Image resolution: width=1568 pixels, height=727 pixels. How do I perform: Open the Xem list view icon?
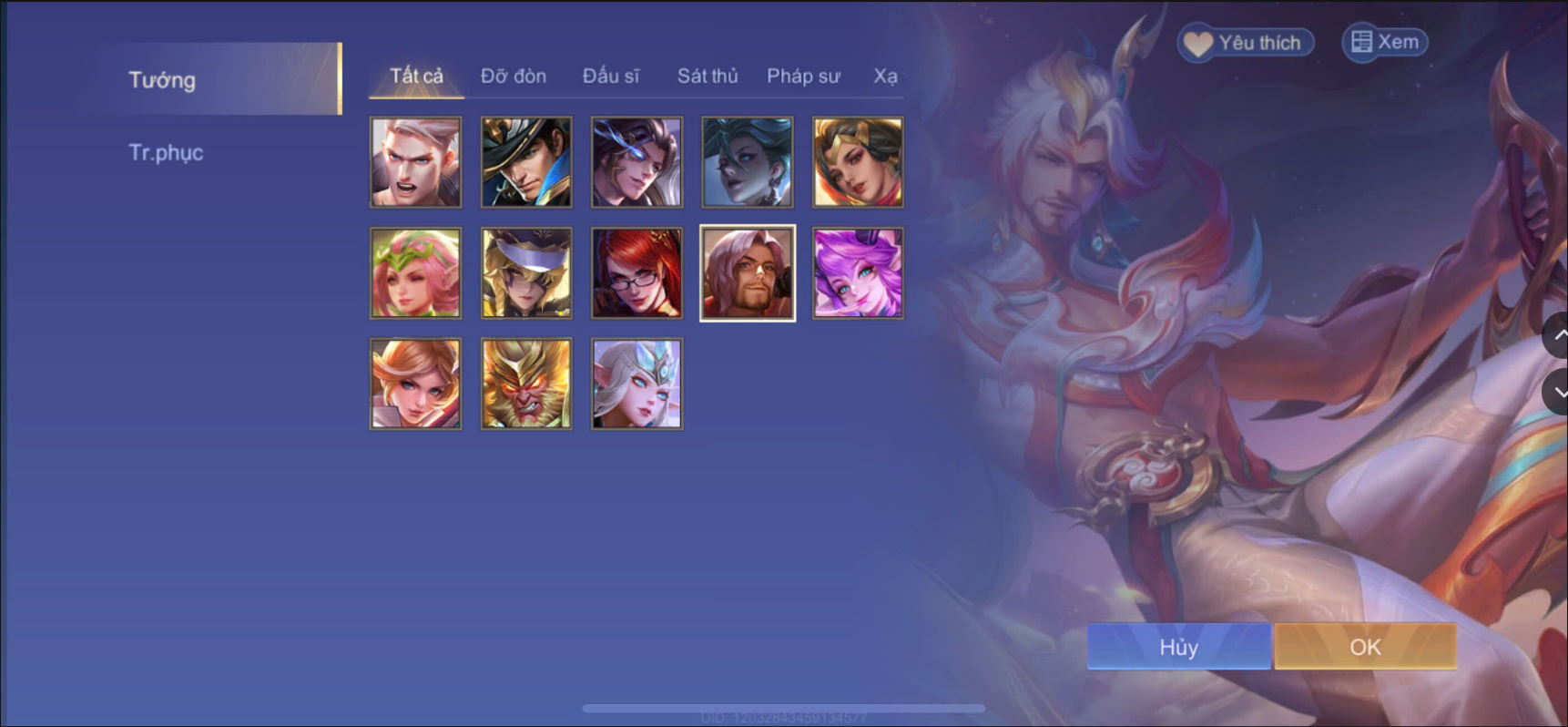point(1360,41)
